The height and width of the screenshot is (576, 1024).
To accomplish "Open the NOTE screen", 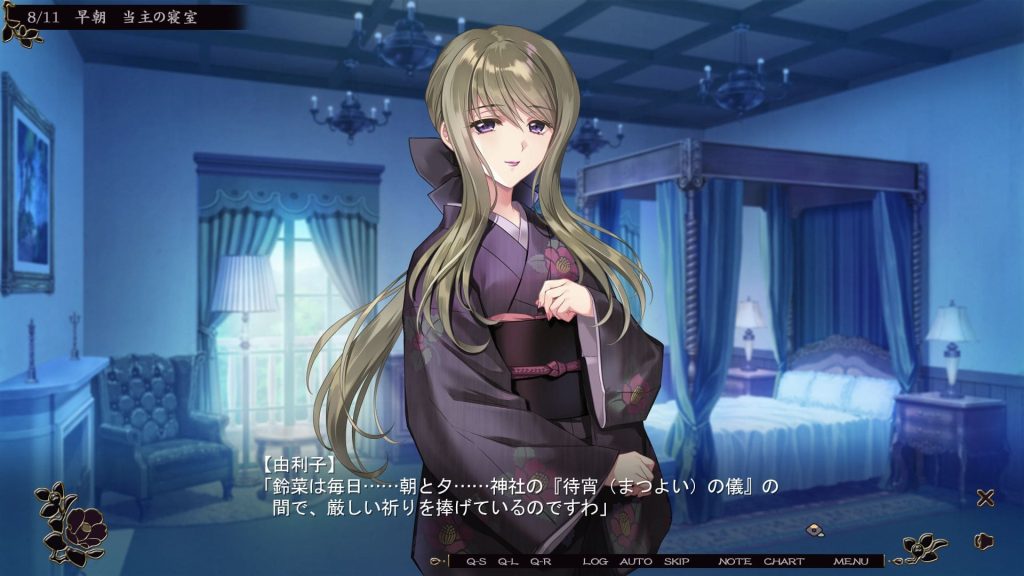I will pos(735,562).
